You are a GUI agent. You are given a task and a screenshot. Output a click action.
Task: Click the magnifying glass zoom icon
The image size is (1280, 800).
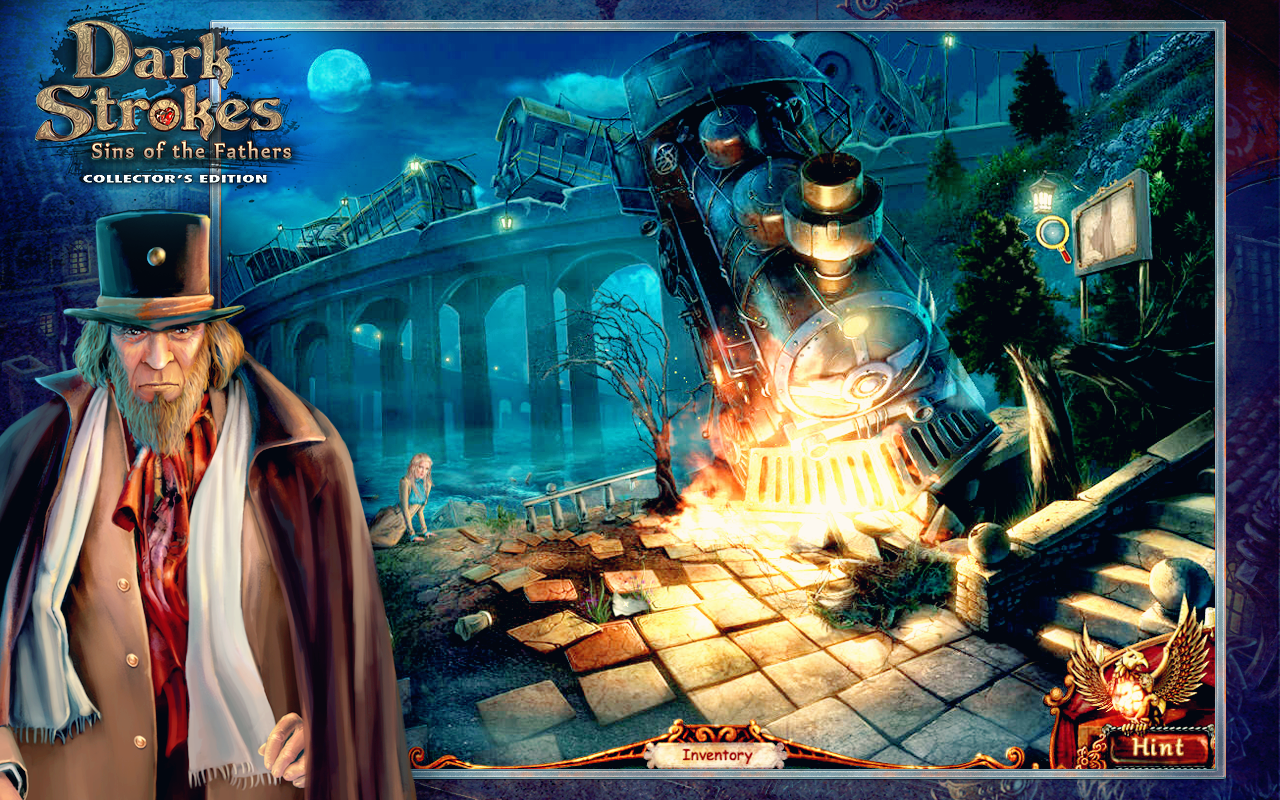(x=1052, y=234)
